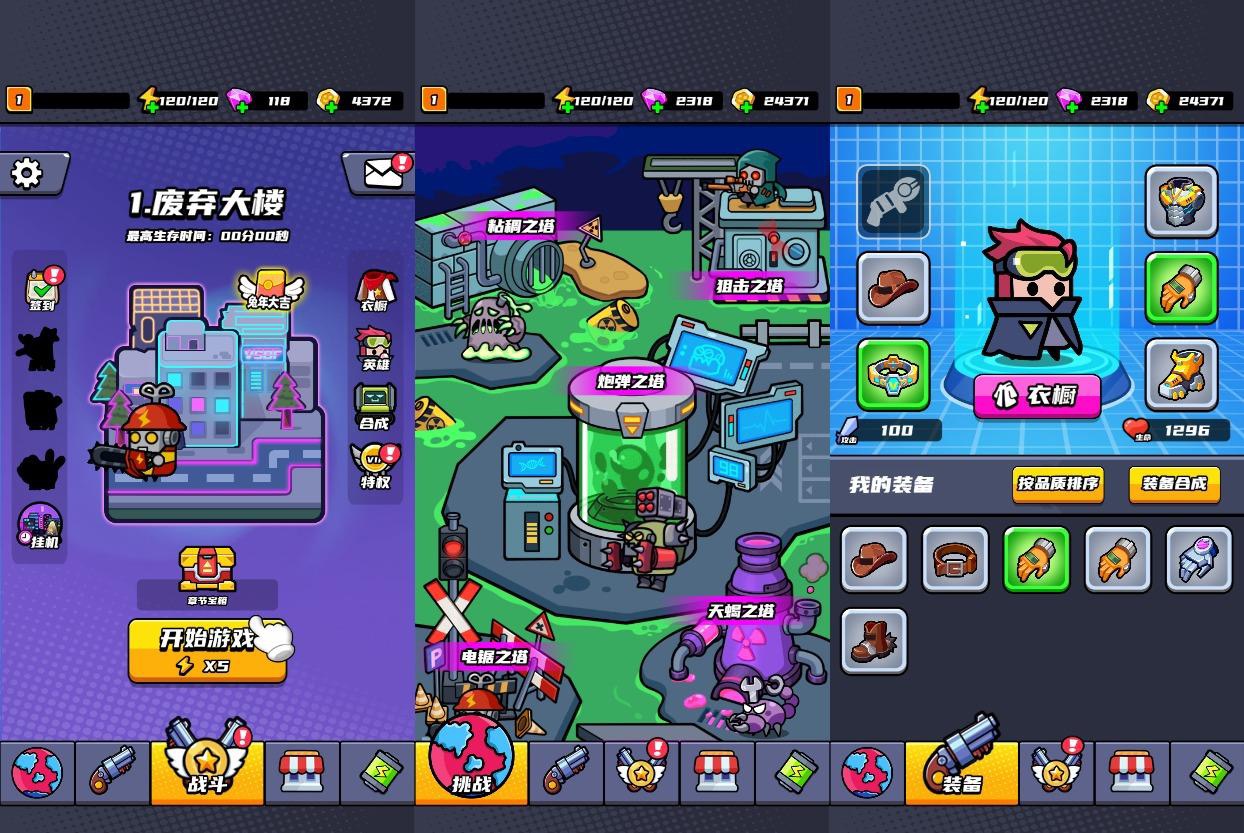Enter the 炮弹之塔 cannon tower
Screen dimensions: 1244x833
(631, 381)
